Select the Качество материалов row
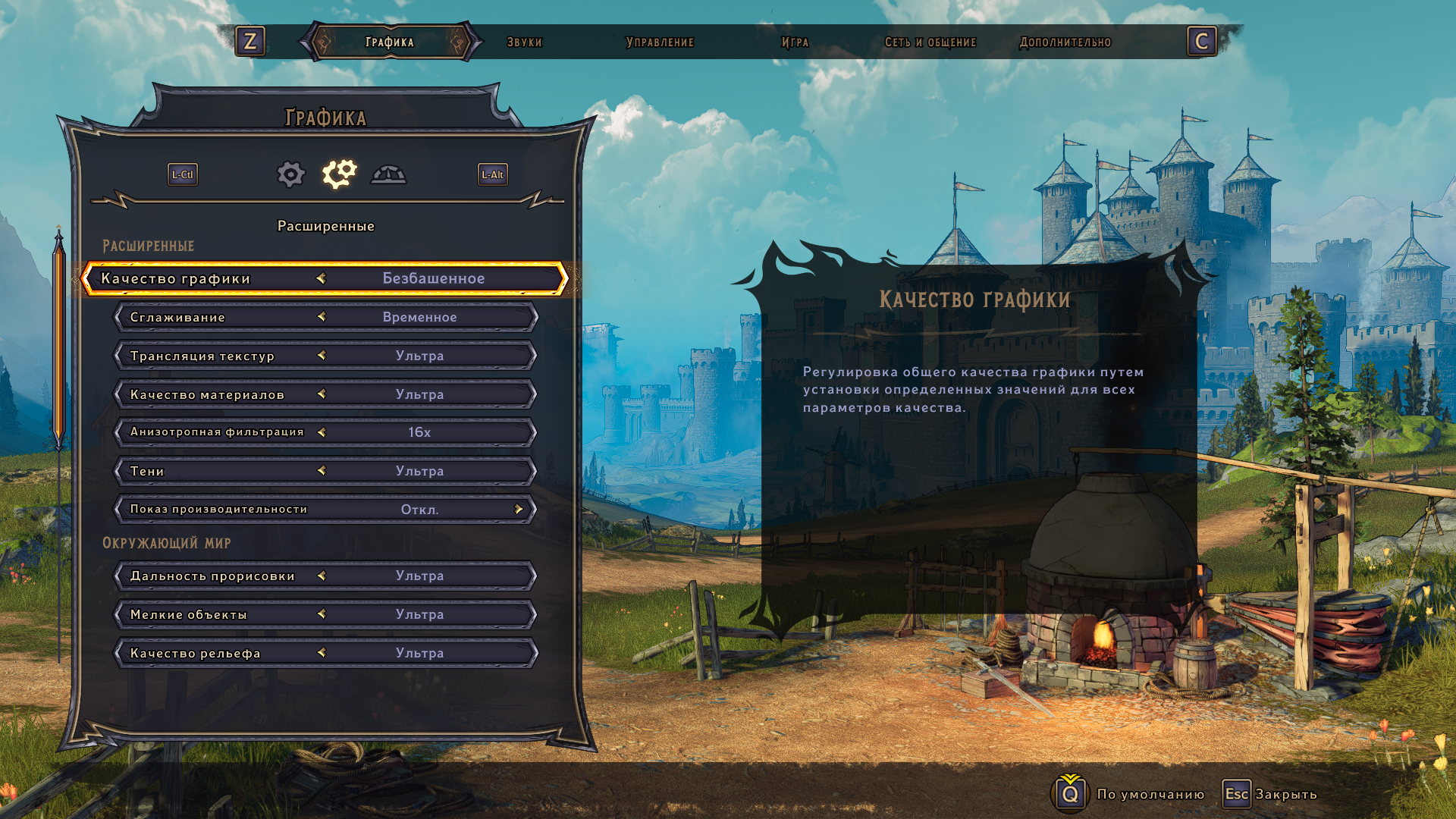Screen dimensions: 1456x819 [x=326, y=394]
